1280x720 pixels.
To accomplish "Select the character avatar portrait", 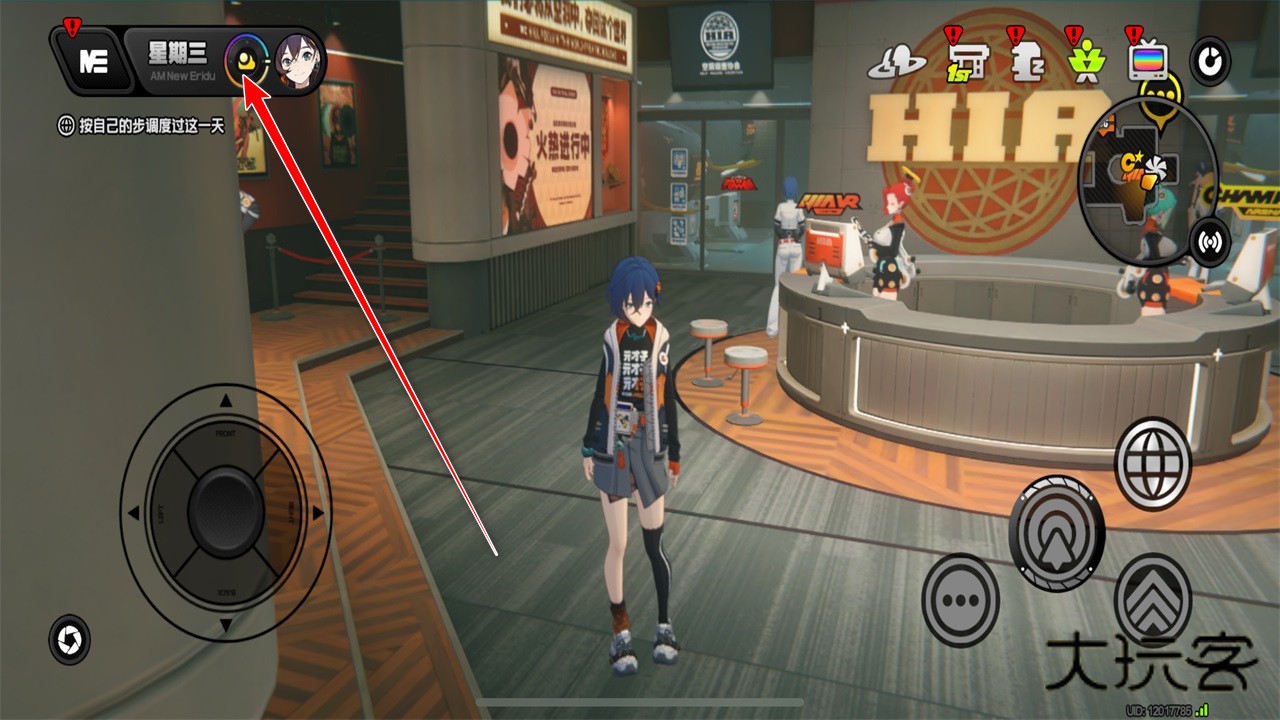I will [297, 62].
